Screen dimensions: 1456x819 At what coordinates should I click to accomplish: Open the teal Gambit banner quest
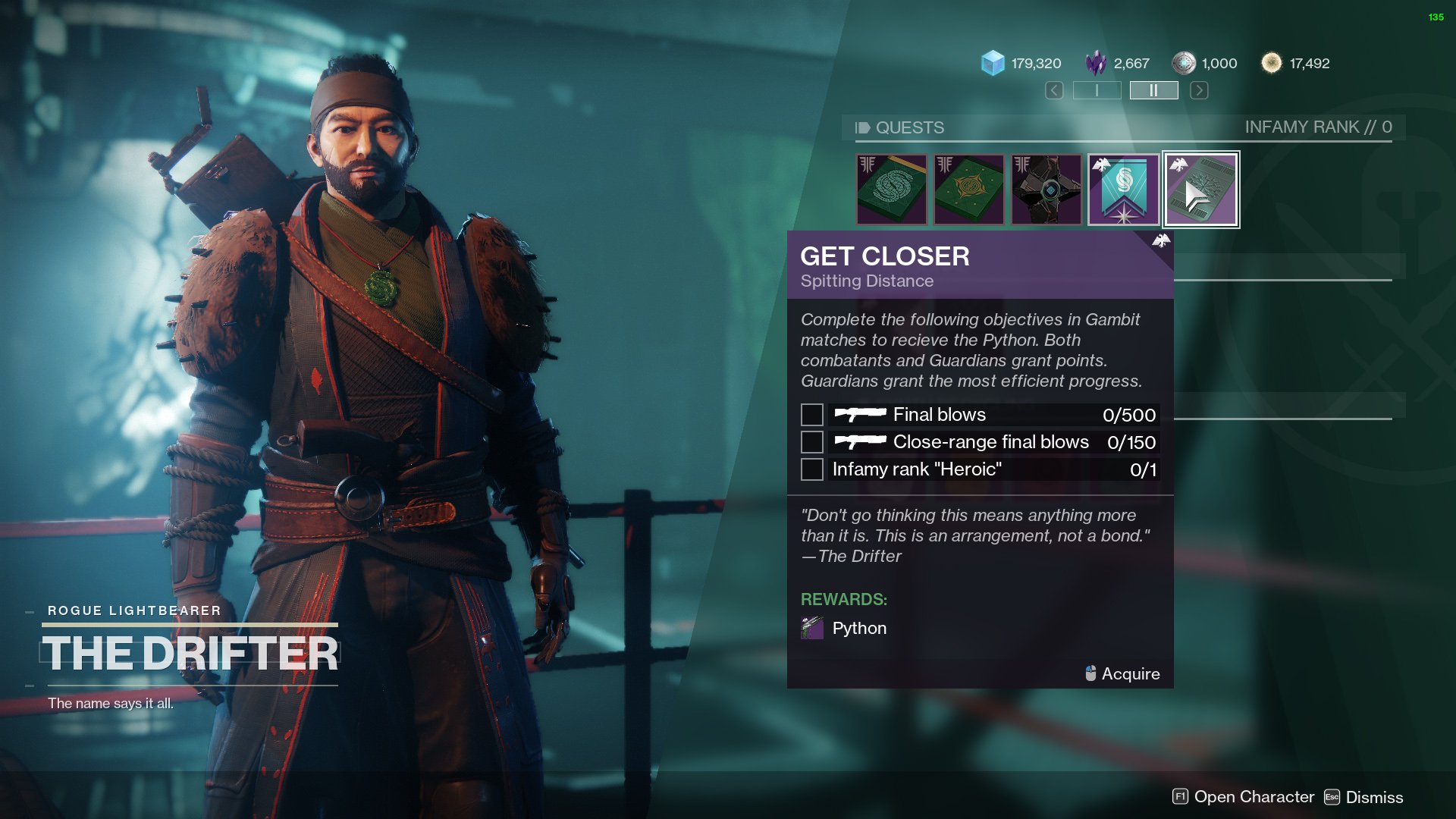point(1124,190)
